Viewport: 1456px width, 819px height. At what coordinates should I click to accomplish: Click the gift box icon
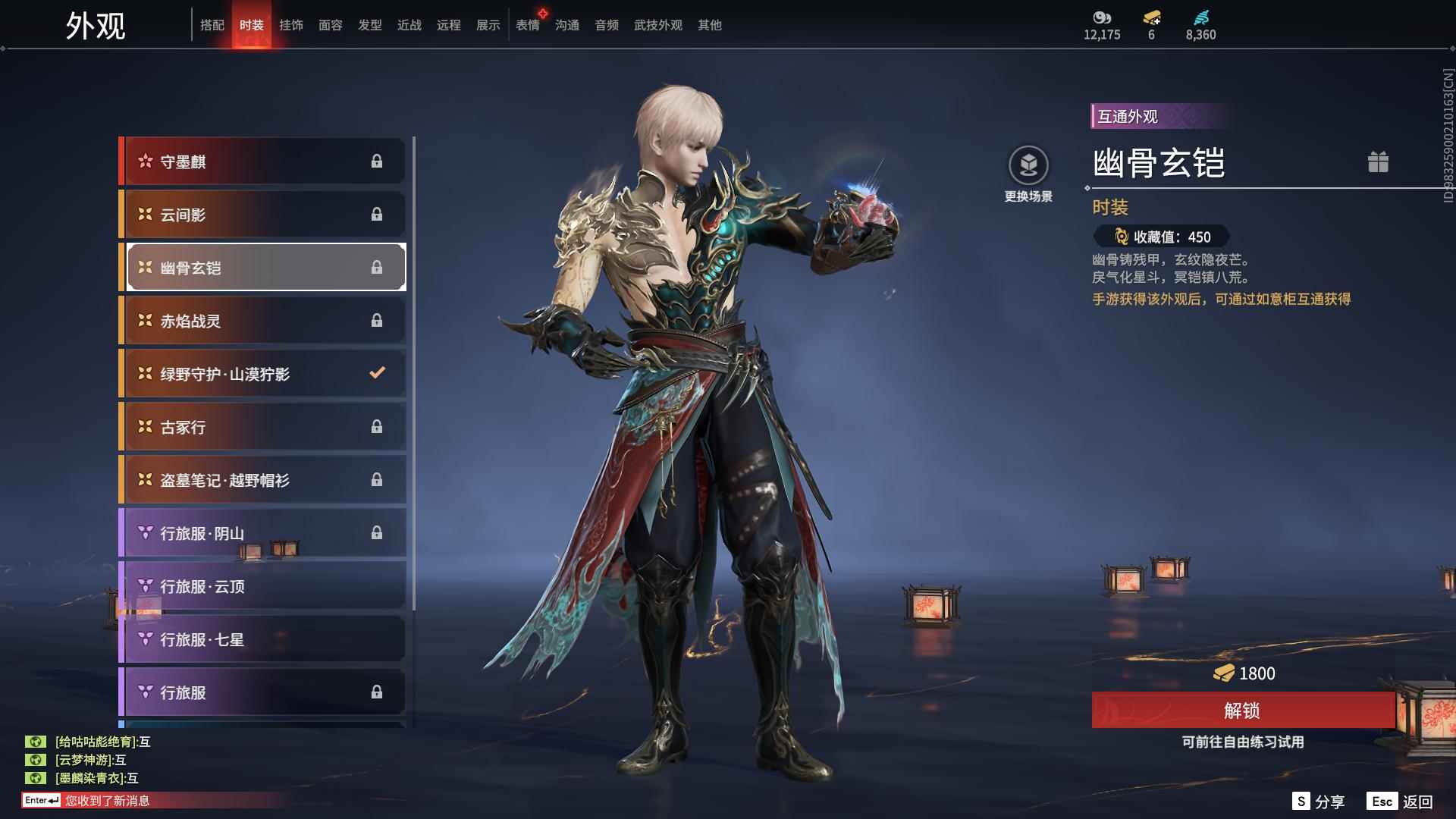pos(1378,162)
